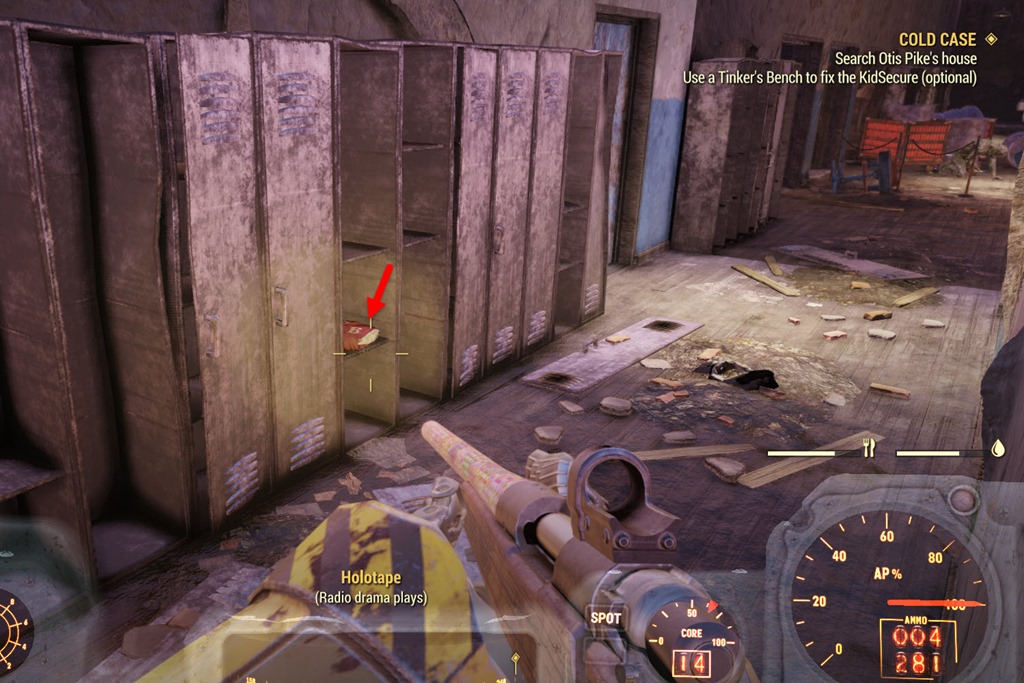Click the fork and knife hunger icon
This screenshot has height=683, width=1024.
click(x=869, y=449)
